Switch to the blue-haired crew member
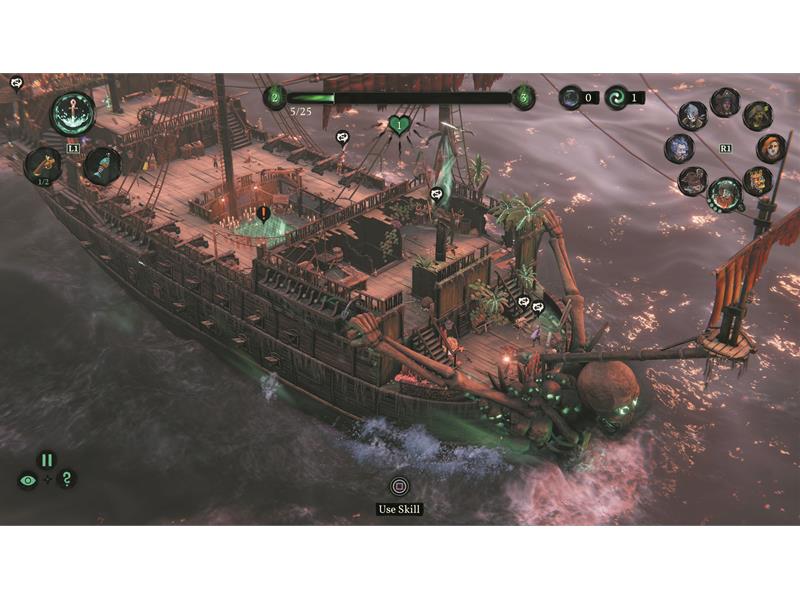800x600 pixels. tap(679, 149)
